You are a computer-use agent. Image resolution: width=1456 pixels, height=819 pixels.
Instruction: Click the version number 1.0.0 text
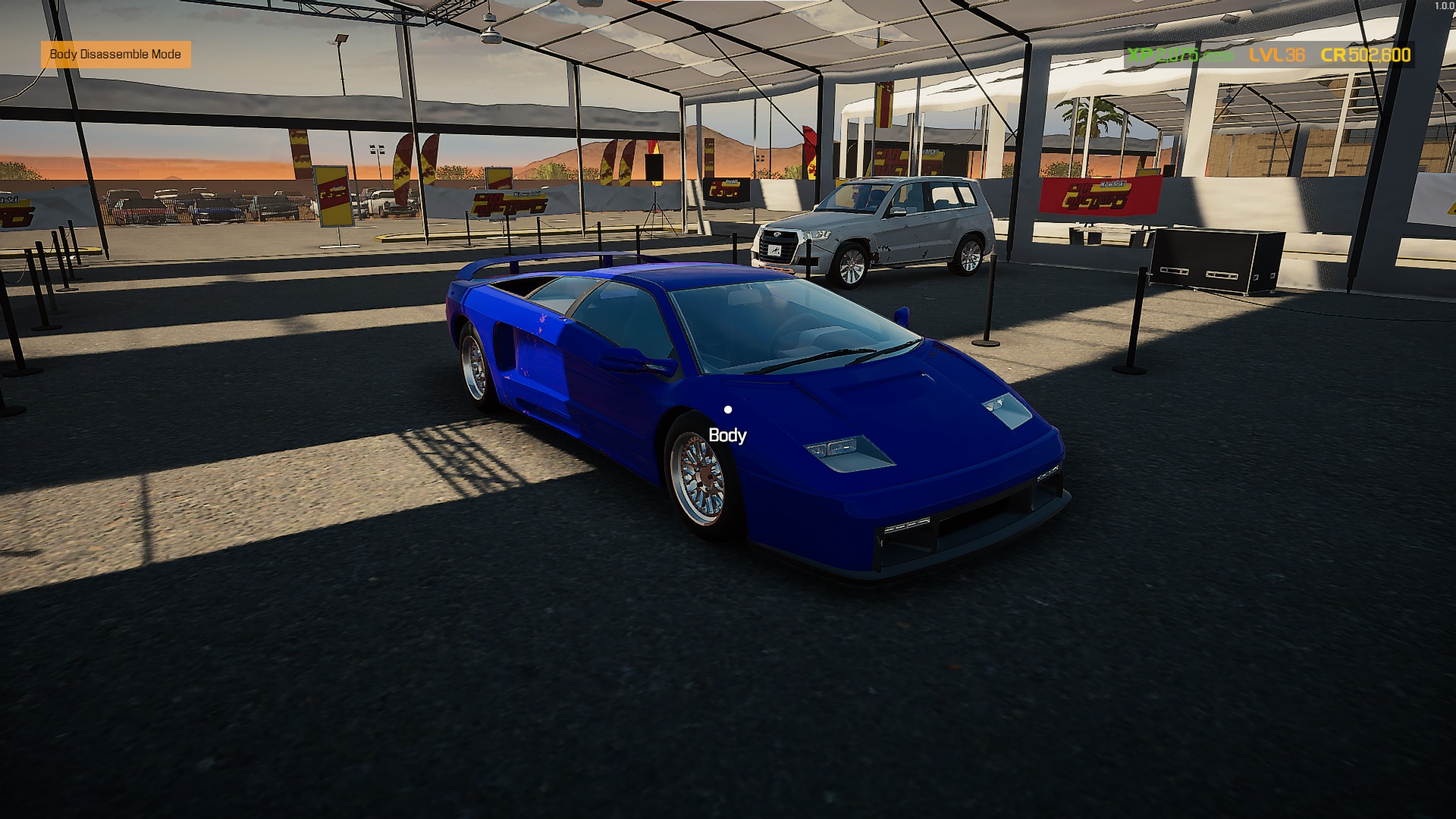(1443, 6)
